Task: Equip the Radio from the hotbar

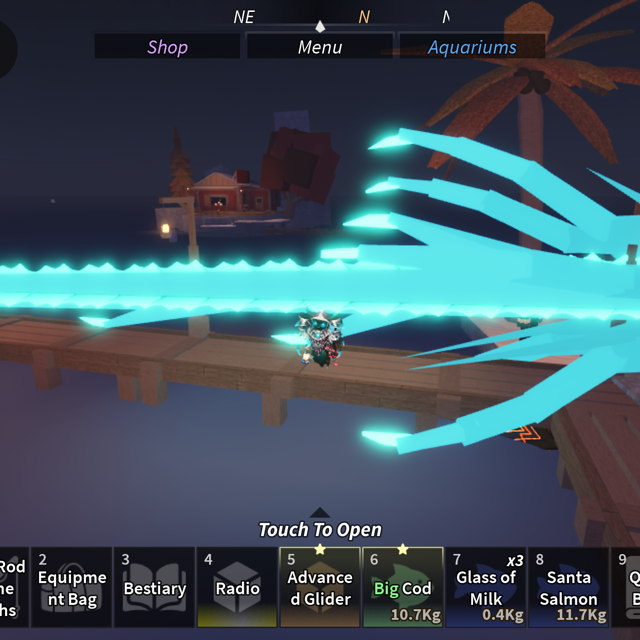Action: tap(238, 587)
